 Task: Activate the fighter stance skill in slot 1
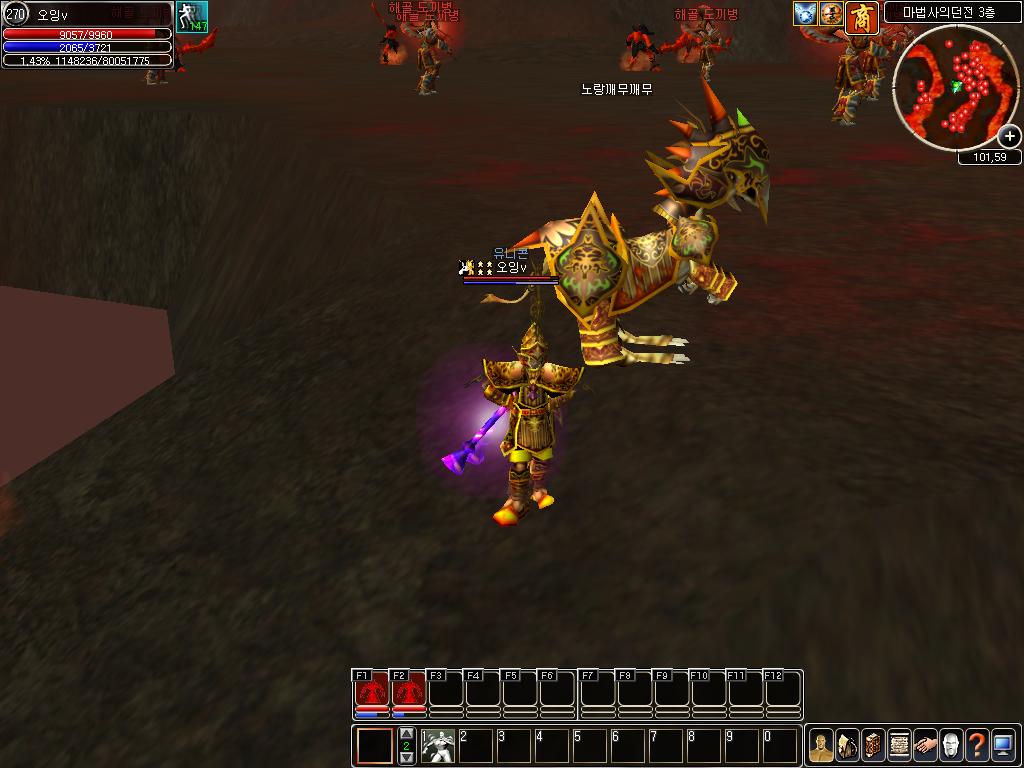coord(437,746)
